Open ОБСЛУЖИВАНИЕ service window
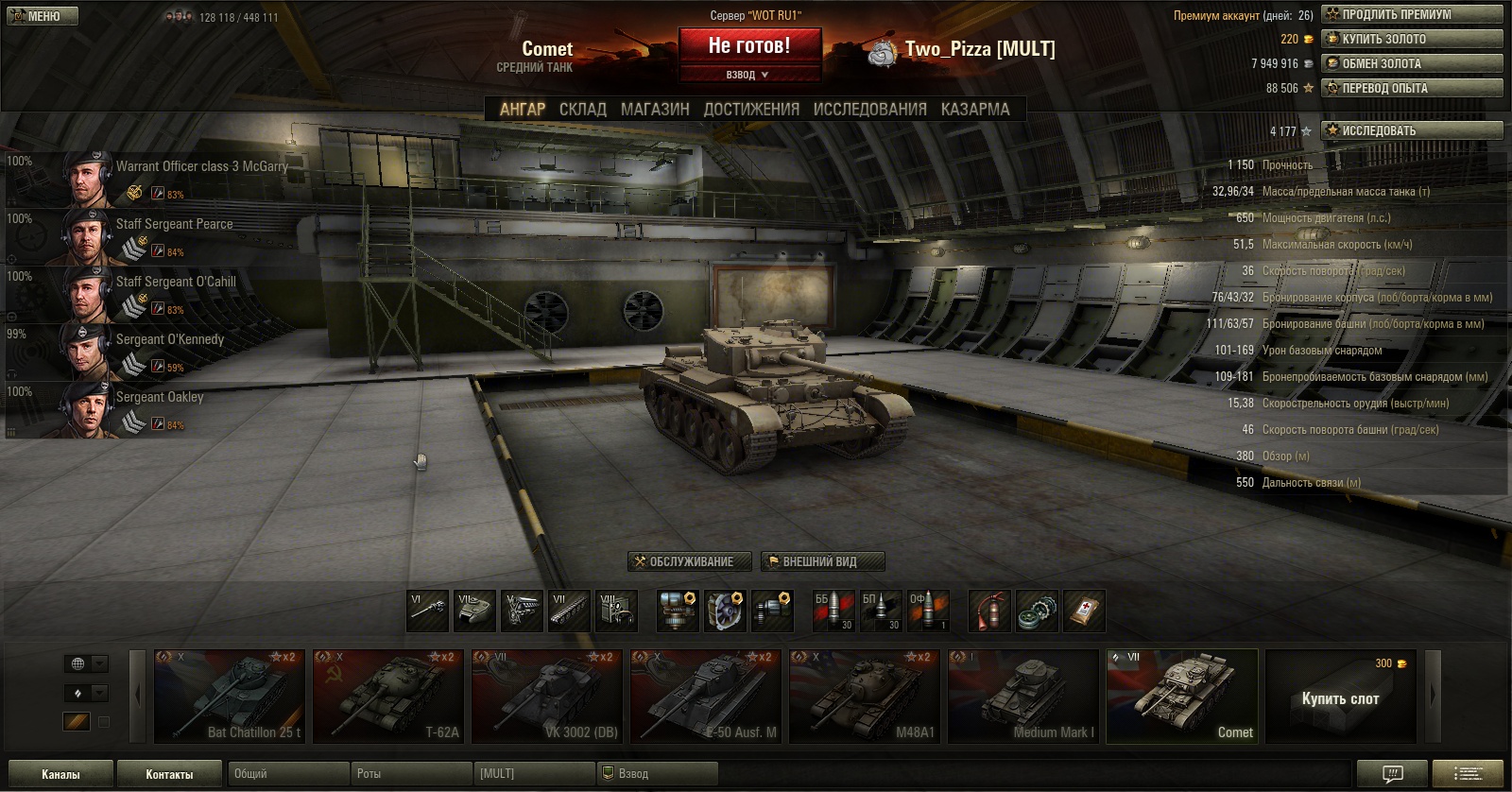The width and height of the screenshot is (1512, 792). click(690, 561)
